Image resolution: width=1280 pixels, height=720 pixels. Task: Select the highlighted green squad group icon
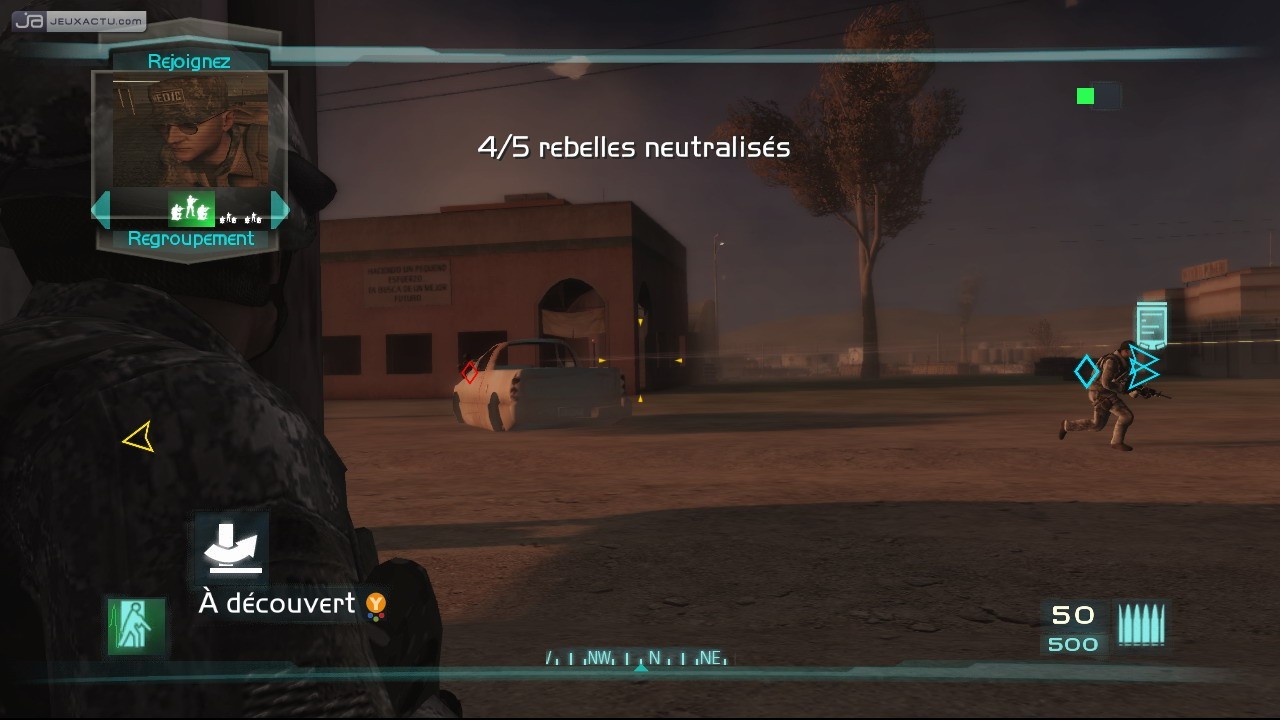(191, 209)
